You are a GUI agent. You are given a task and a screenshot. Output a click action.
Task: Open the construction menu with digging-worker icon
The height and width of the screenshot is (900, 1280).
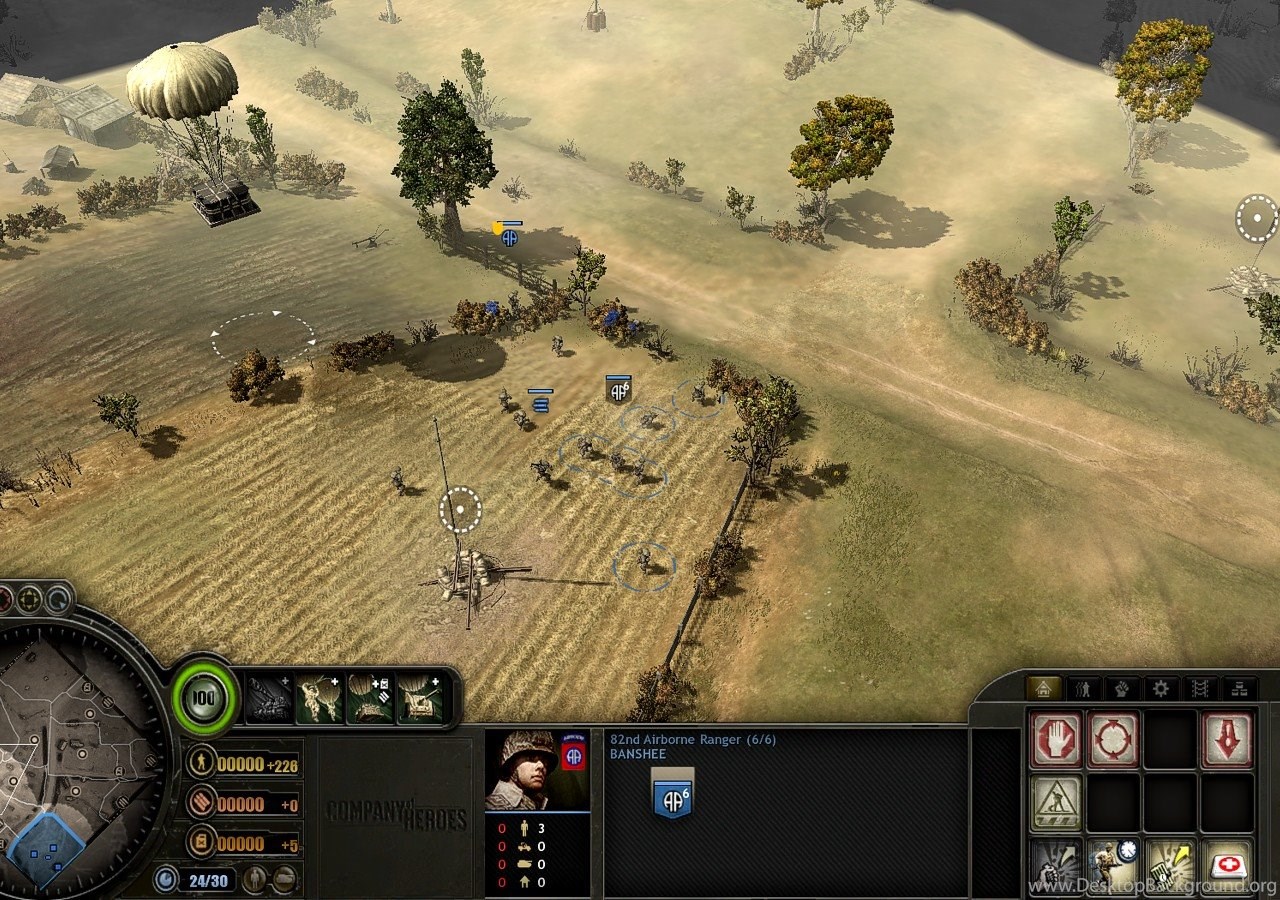pyautogui.click(x=1056, y=802)
